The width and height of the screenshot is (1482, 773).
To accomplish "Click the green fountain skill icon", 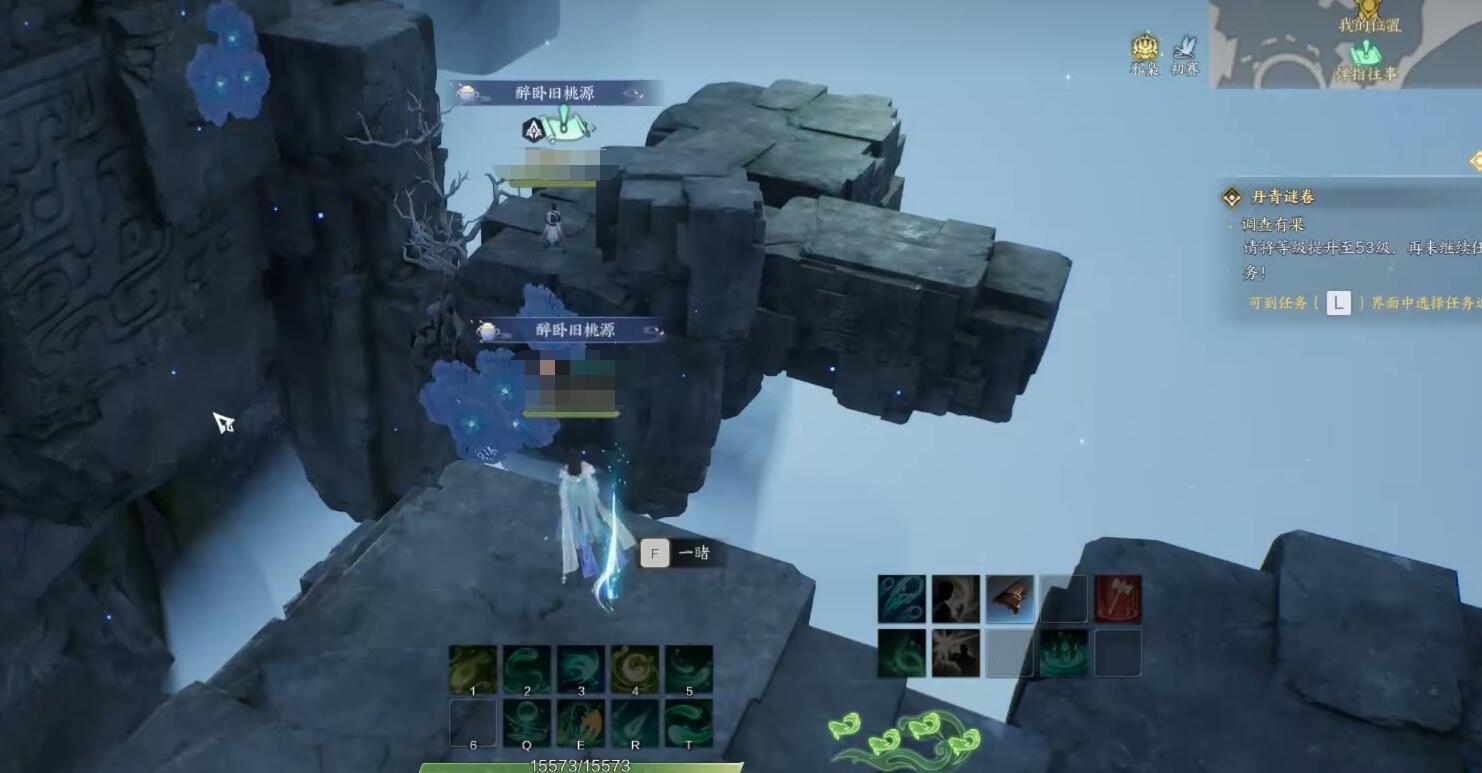I will (x=1064, y=652).
